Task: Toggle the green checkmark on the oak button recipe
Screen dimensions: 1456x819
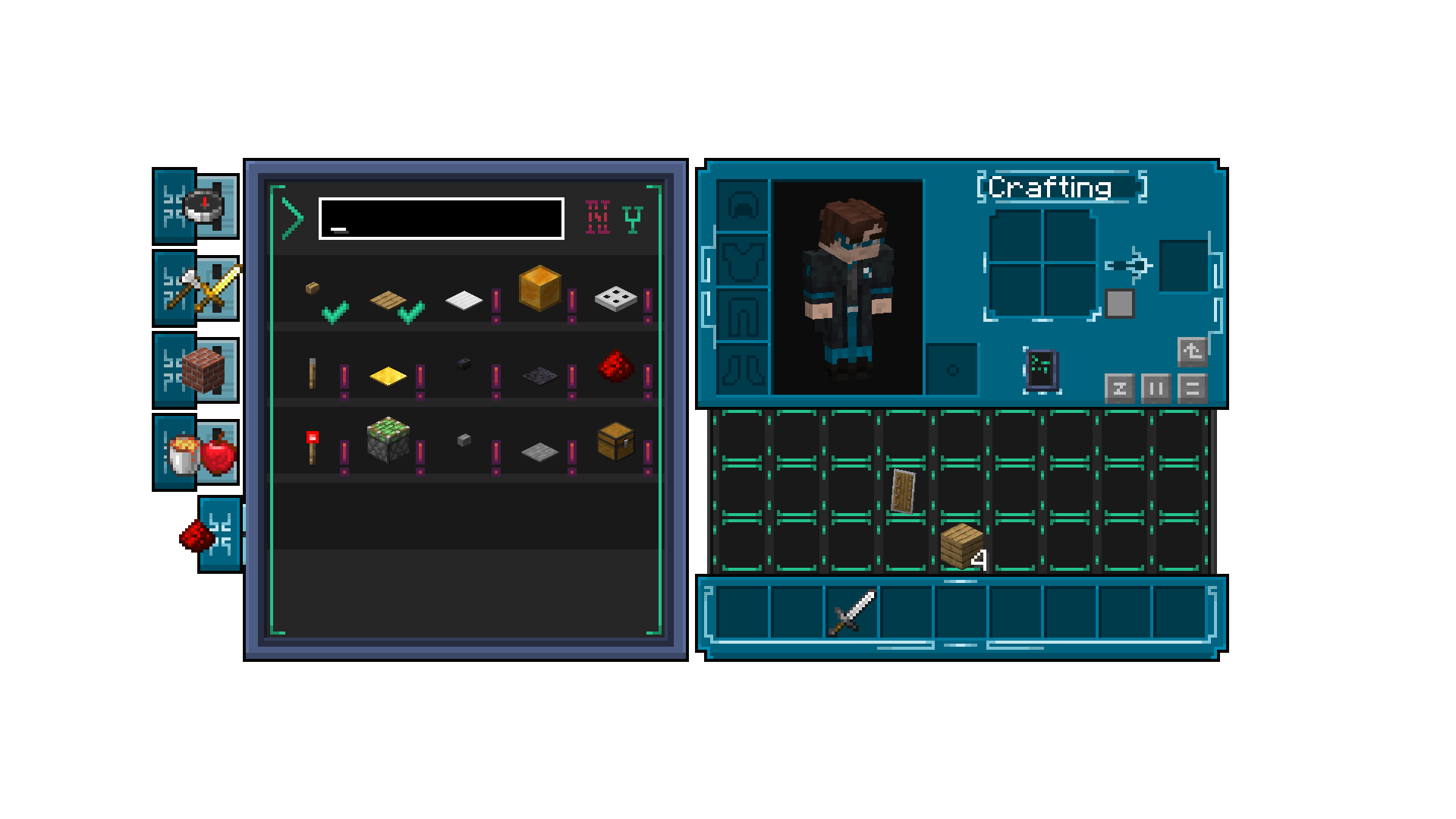Action: [335, 312]
